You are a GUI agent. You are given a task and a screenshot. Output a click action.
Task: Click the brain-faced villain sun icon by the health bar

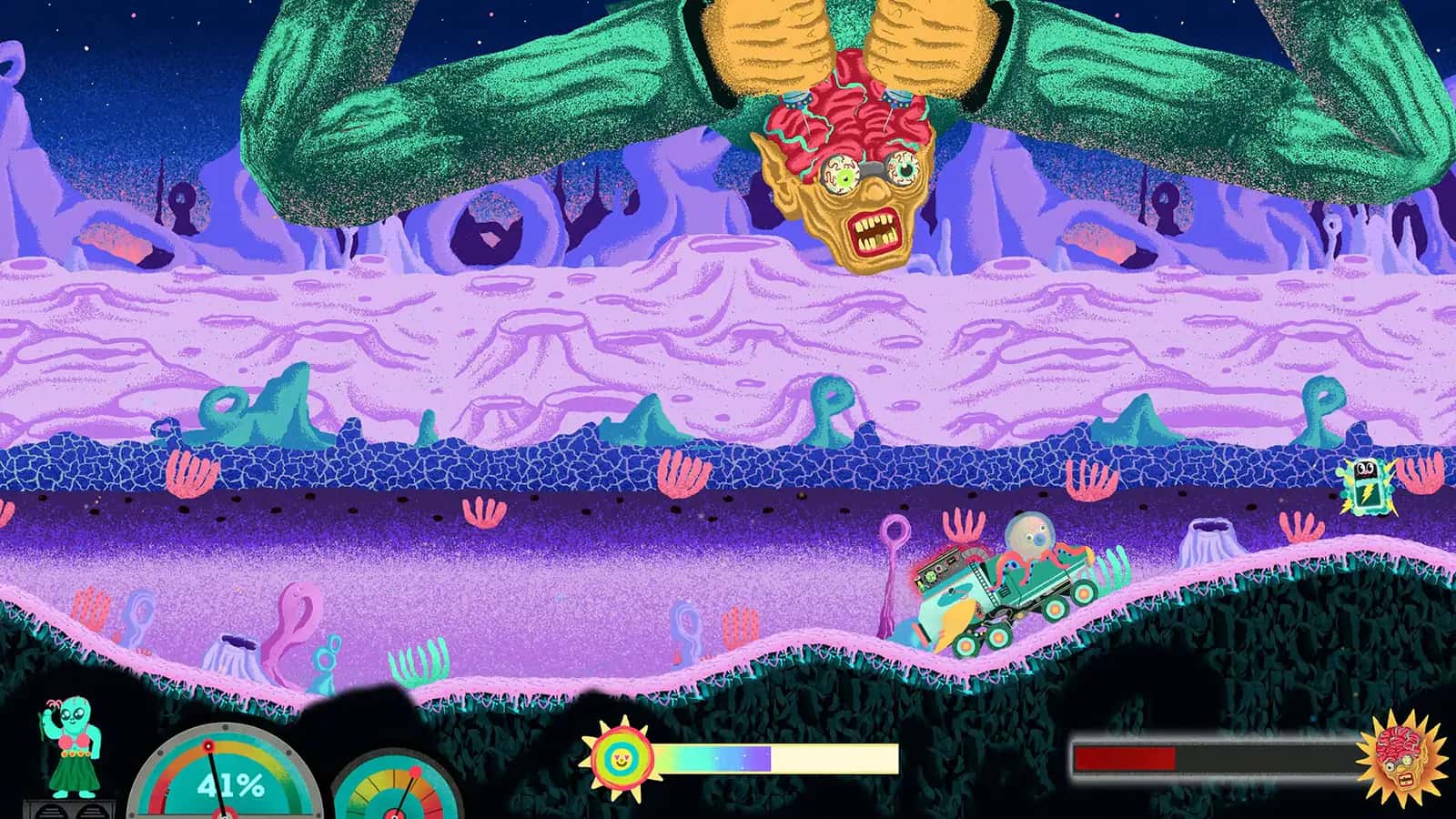click(1401, 755)
